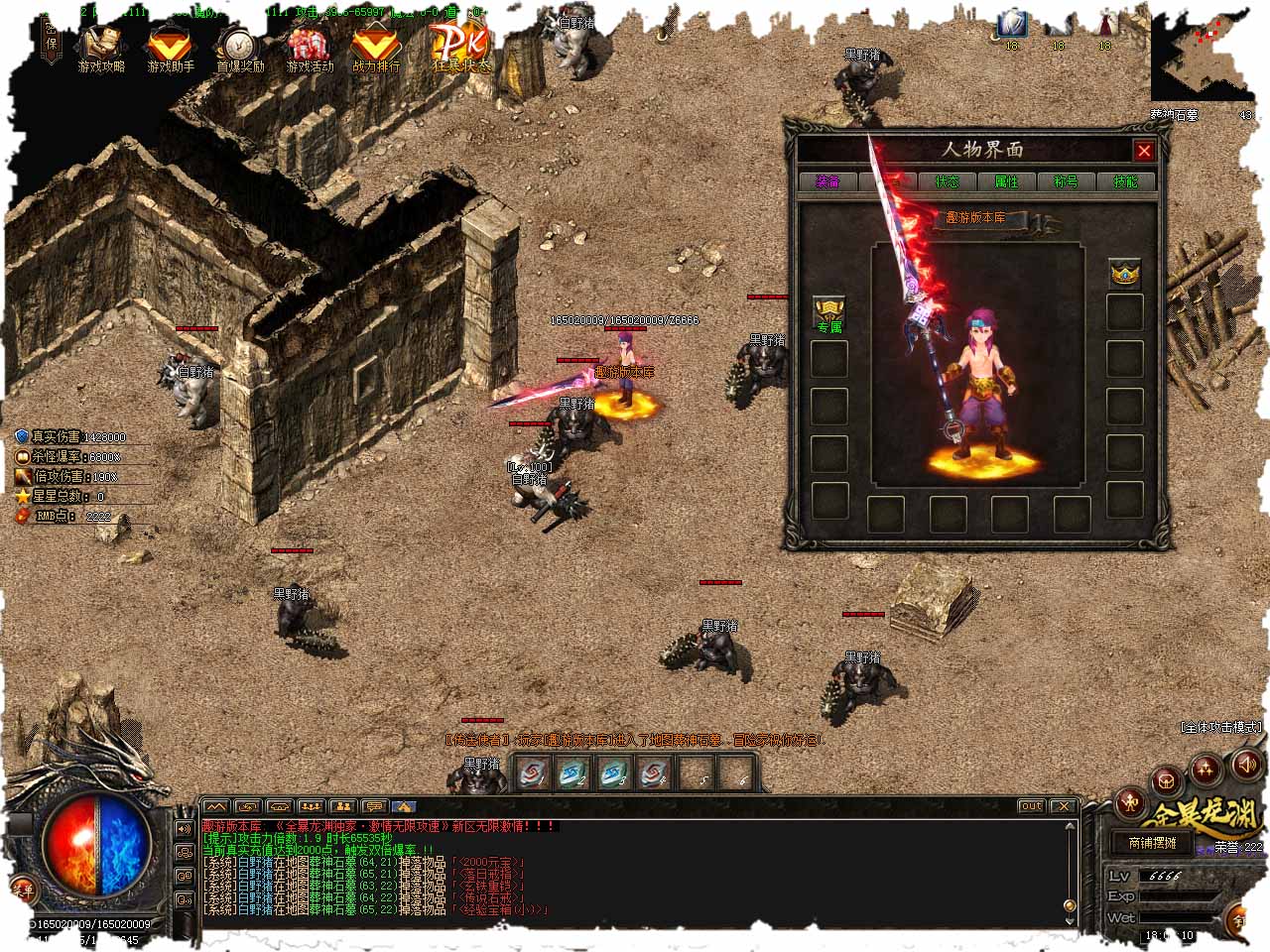Open the 游戏助手 game assistant
This screenshot has height=952, width=1270.
pyautogui.click(x=171, y=48)
